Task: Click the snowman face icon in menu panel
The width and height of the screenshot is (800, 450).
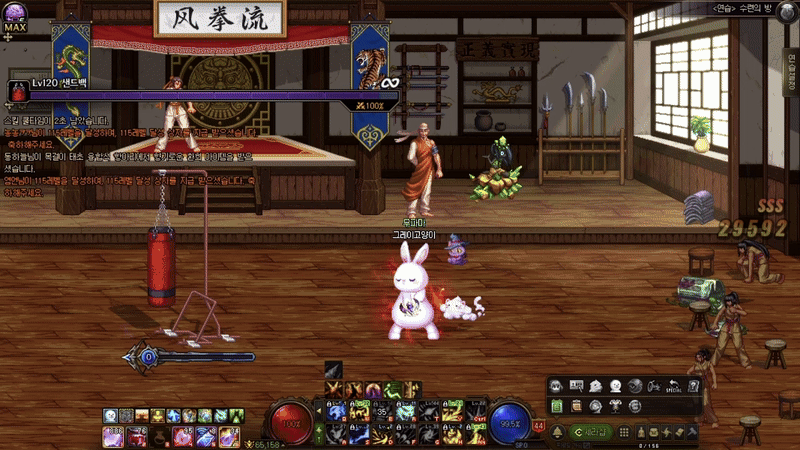Action: (x=615, y=385)
